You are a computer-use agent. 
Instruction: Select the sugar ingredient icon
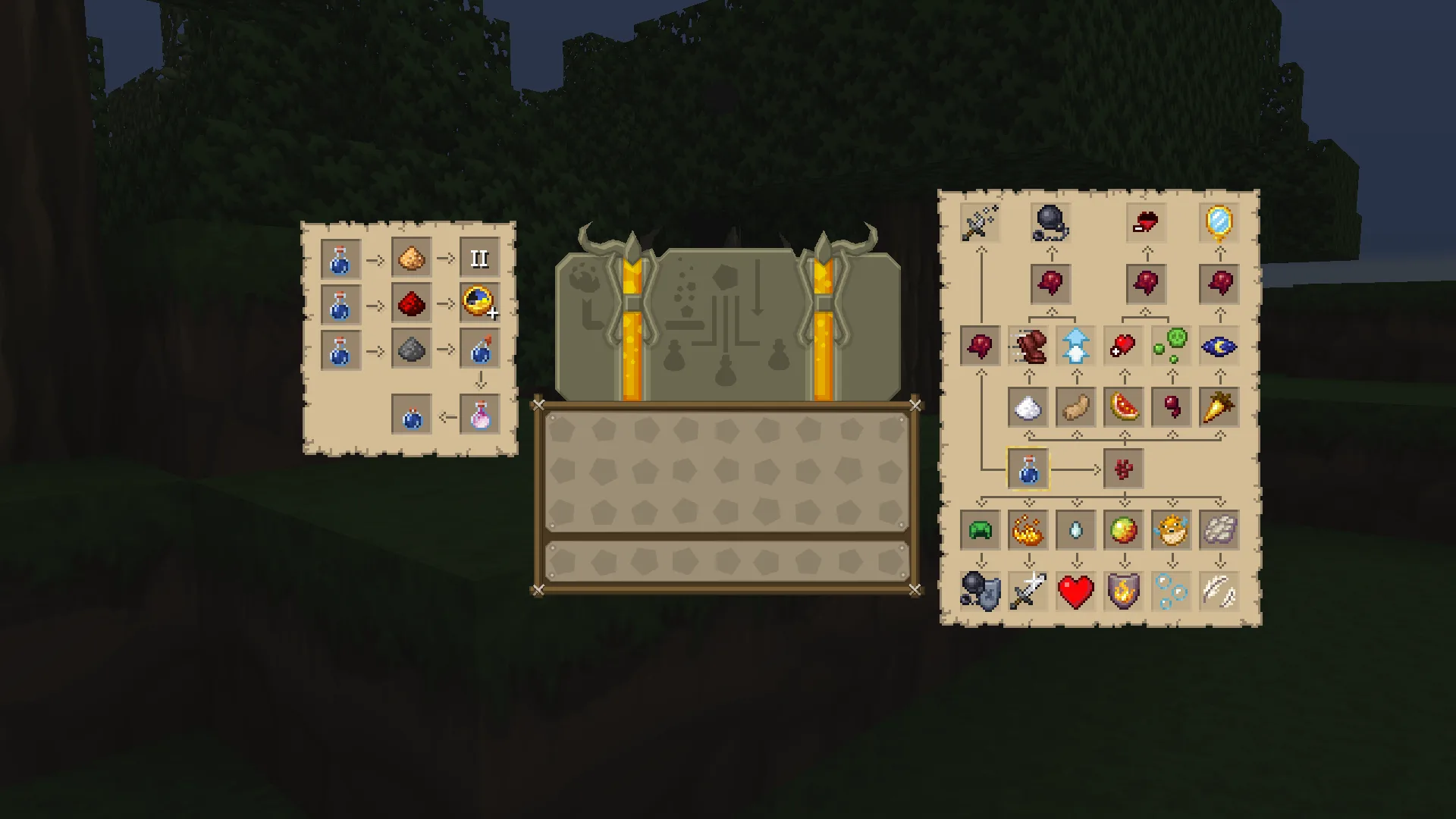(1028, 408)
